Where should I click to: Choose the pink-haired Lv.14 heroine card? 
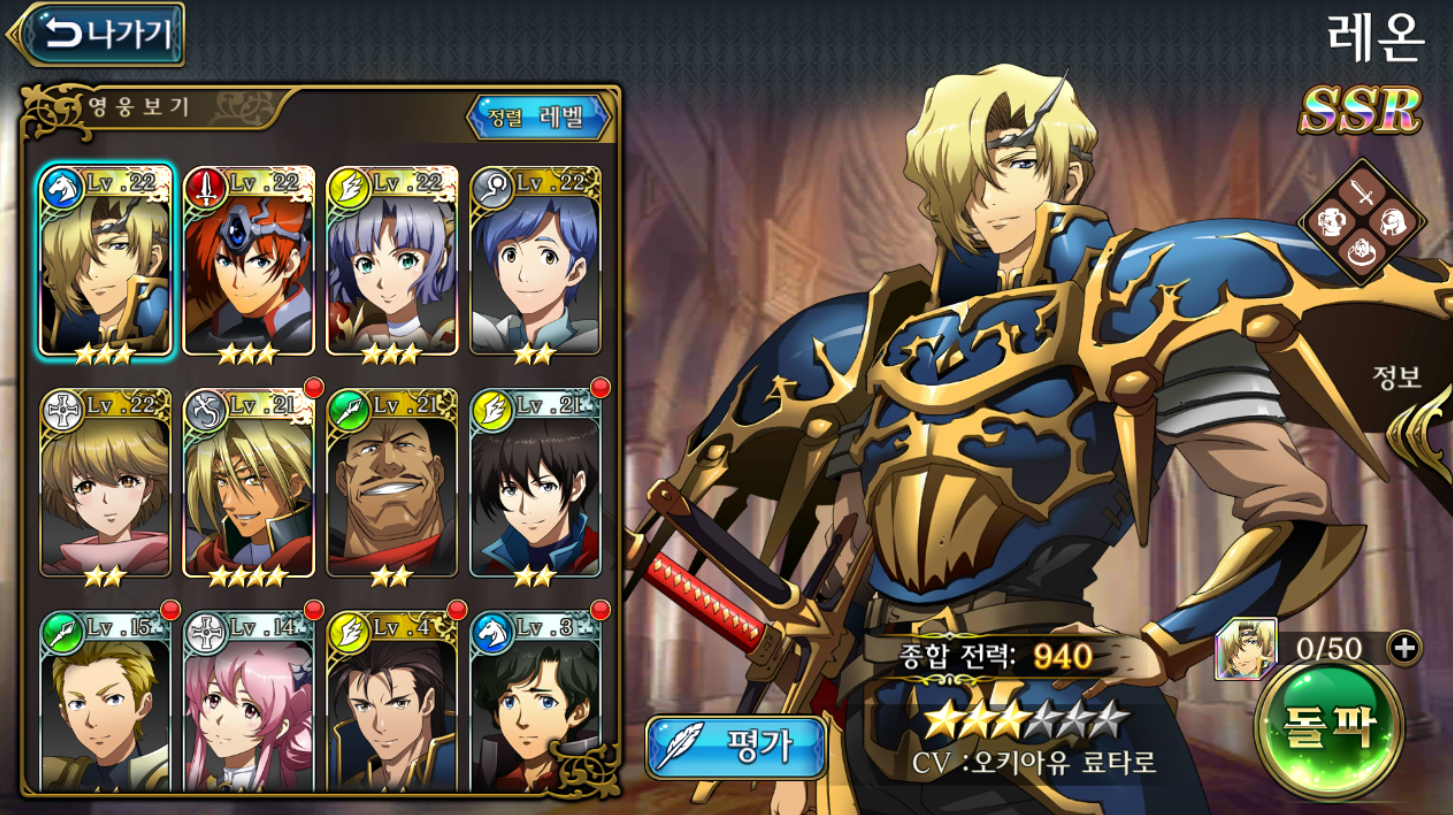[249, 700]
